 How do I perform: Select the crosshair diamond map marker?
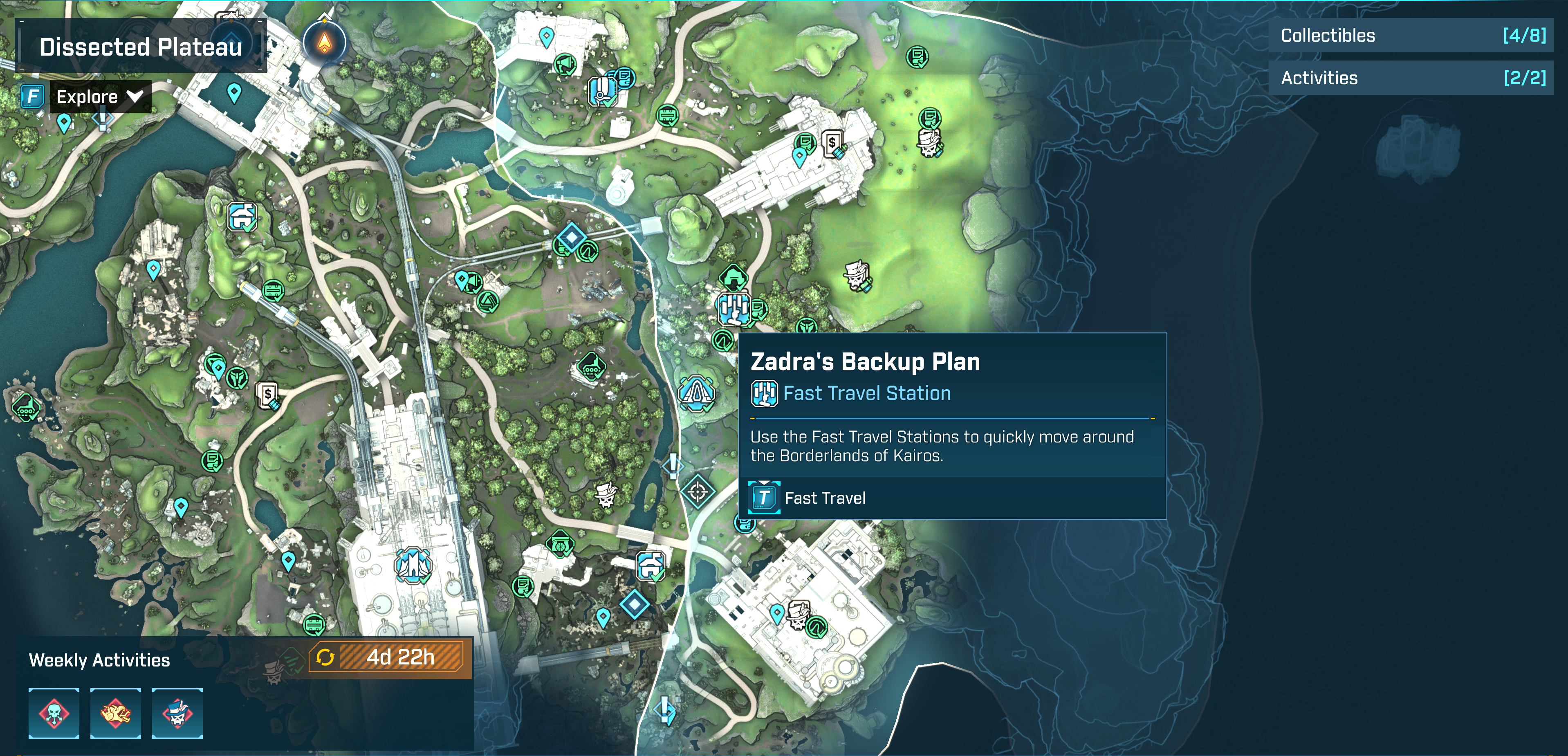[x=698, y=491]
